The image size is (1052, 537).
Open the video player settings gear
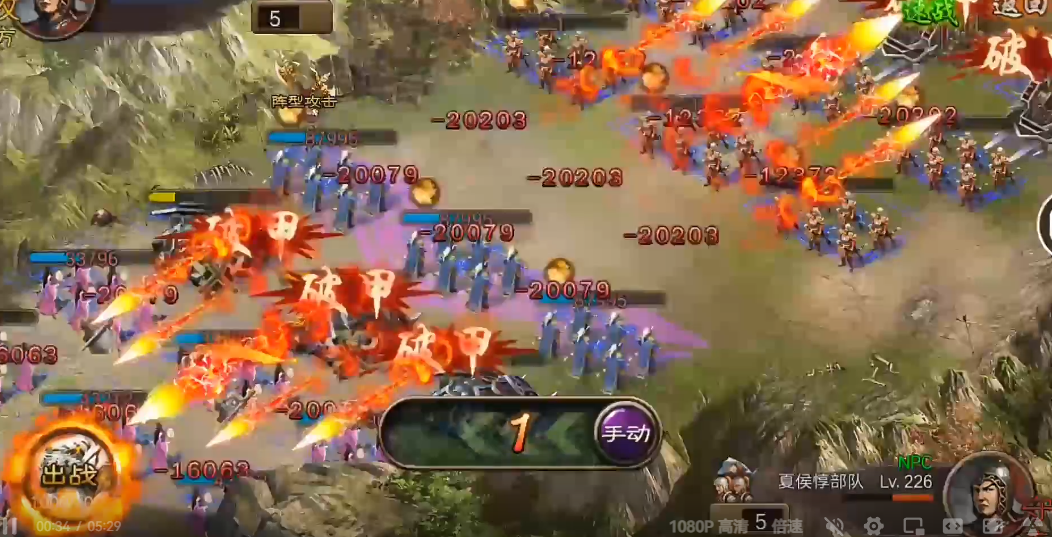[873, 525]
